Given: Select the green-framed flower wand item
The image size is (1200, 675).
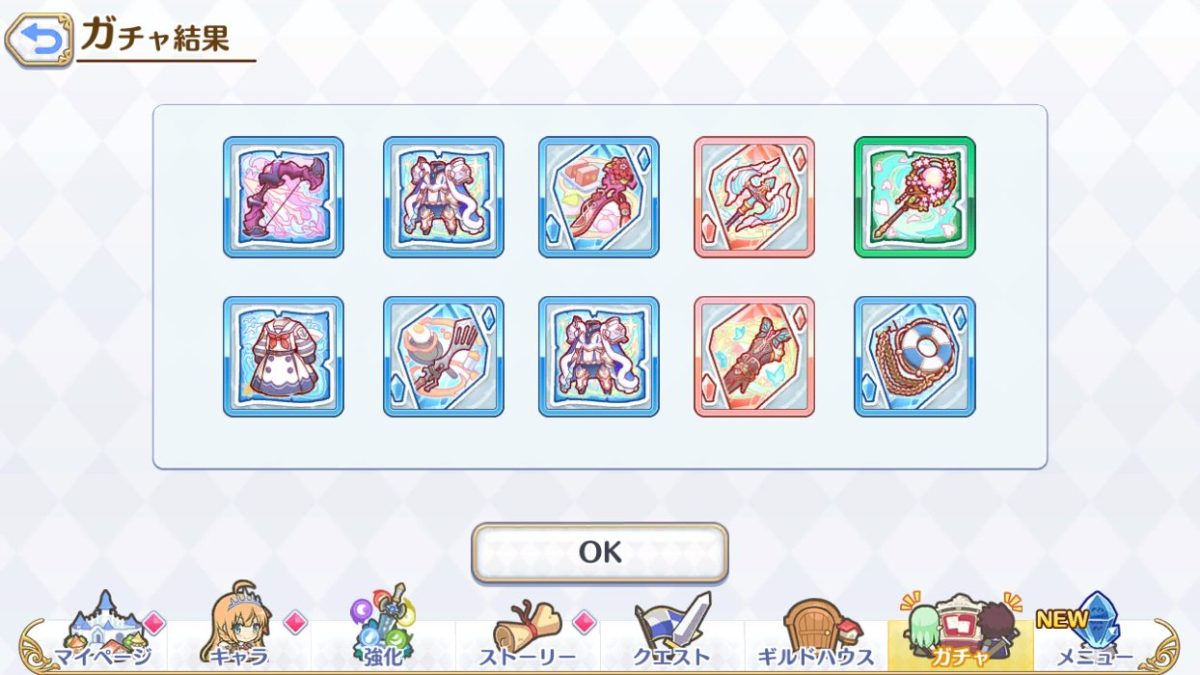Looking at the screenshot, I should 914,197.
